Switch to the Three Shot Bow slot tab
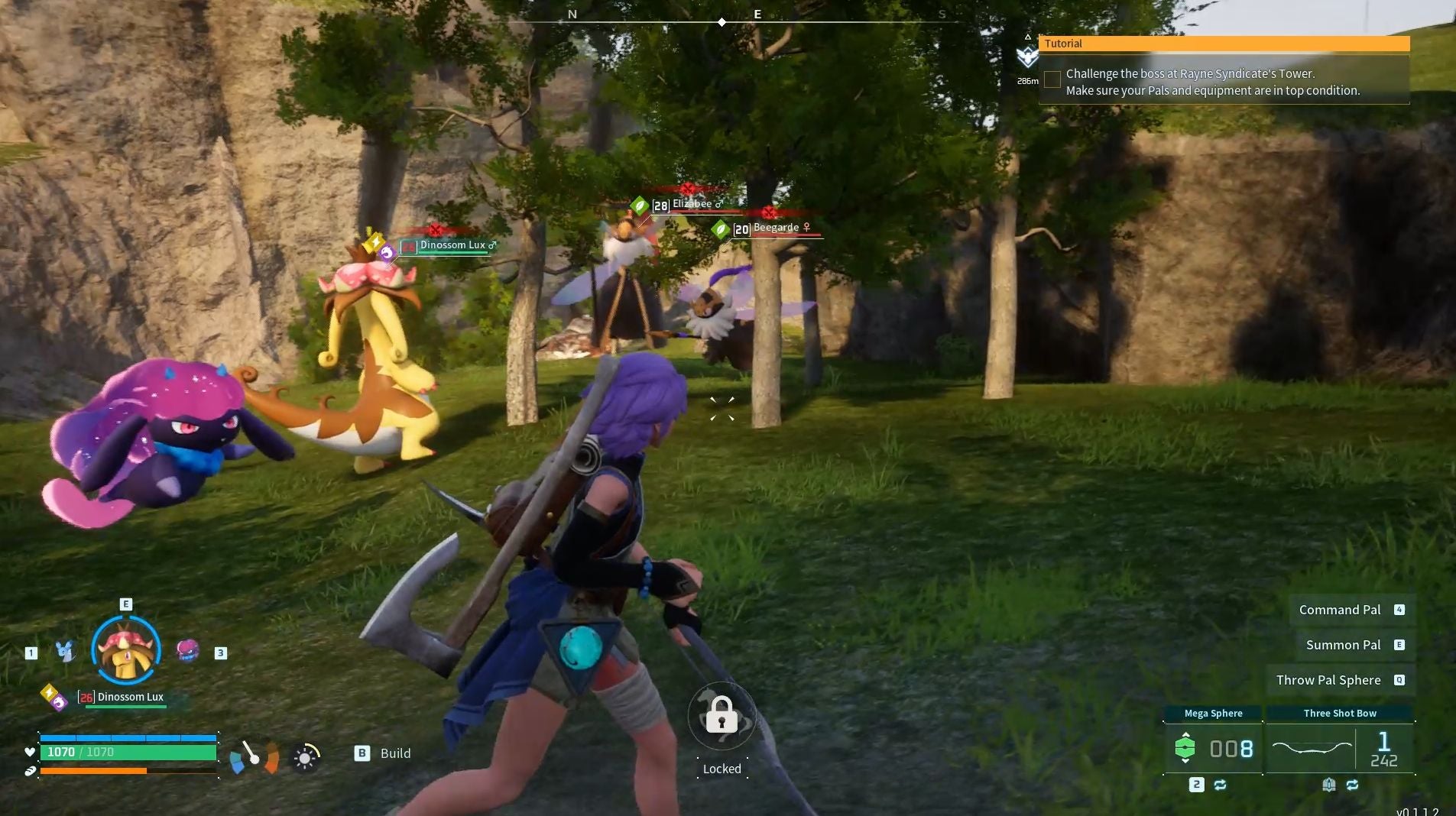Image resolution: width=1456 pixels, height=816 pixels. click(x=1340, y=713)
